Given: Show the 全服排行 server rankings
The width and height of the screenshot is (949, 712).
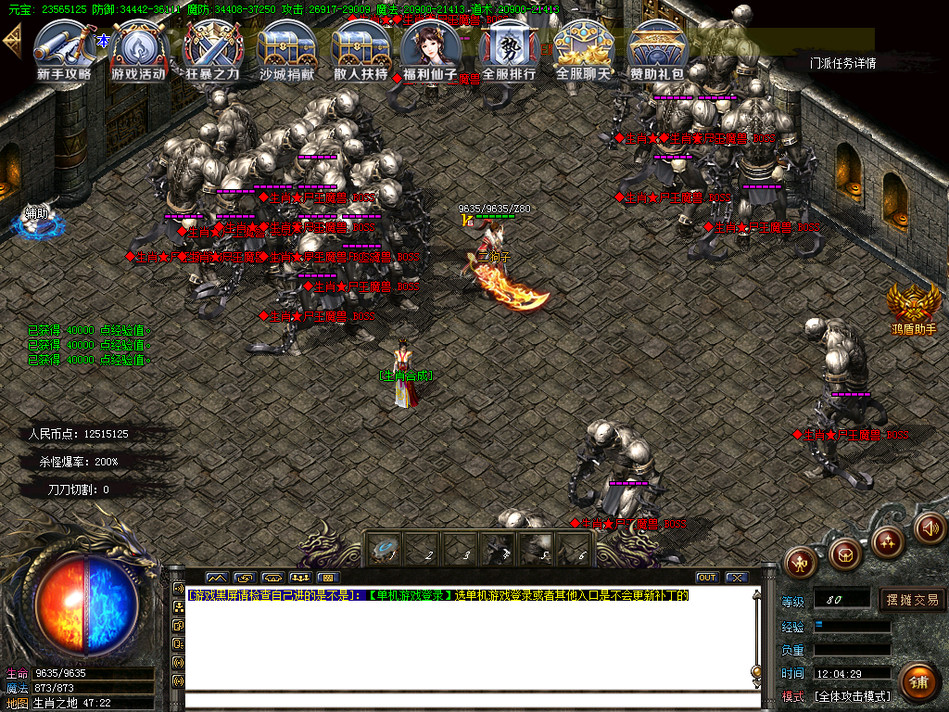Looking at the screenshot, I should (509, 50).
